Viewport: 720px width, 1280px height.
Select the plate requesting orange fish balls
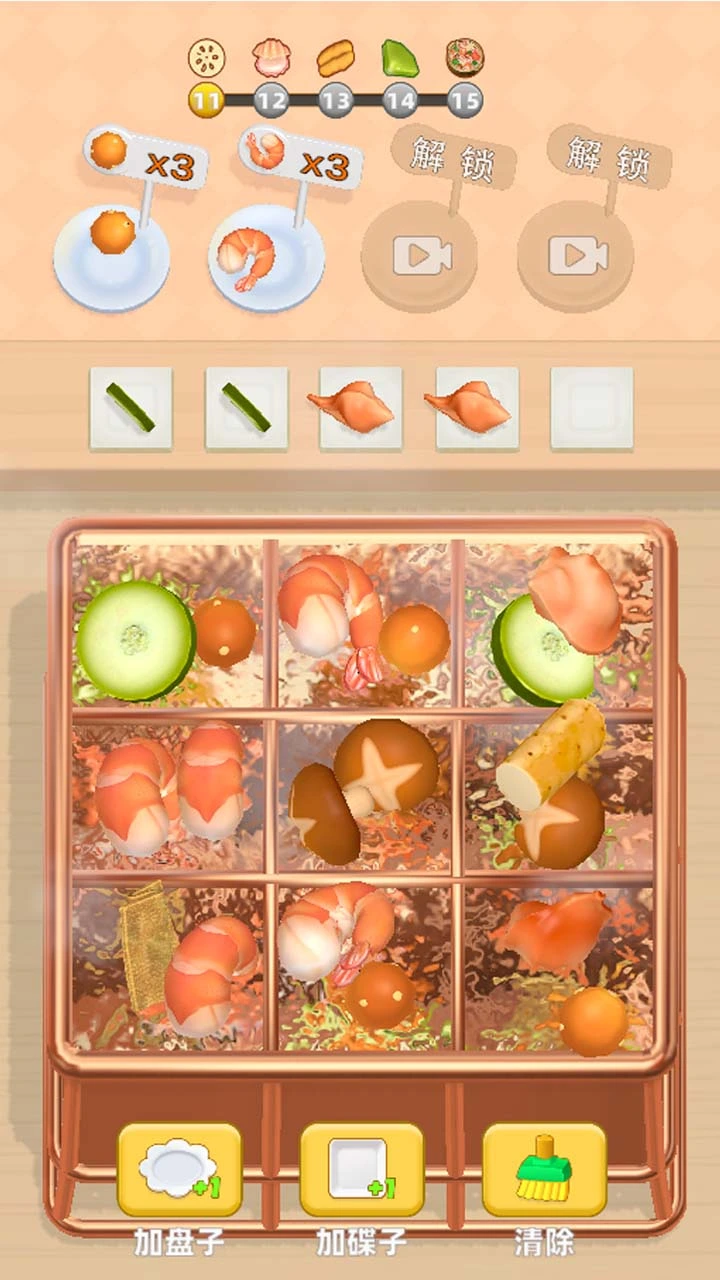click(x=111, y=256)
